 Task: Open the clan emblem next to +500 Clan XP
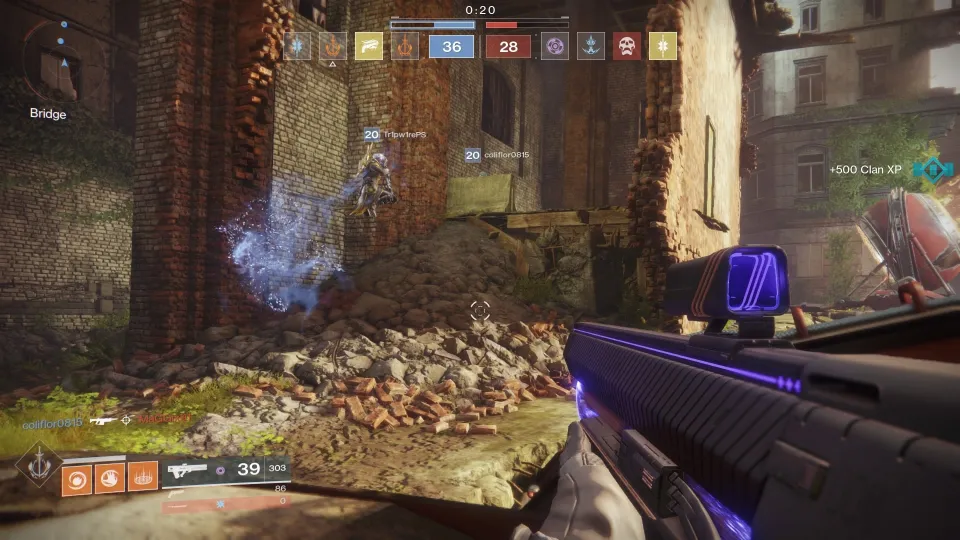click(x=931, y=170)
